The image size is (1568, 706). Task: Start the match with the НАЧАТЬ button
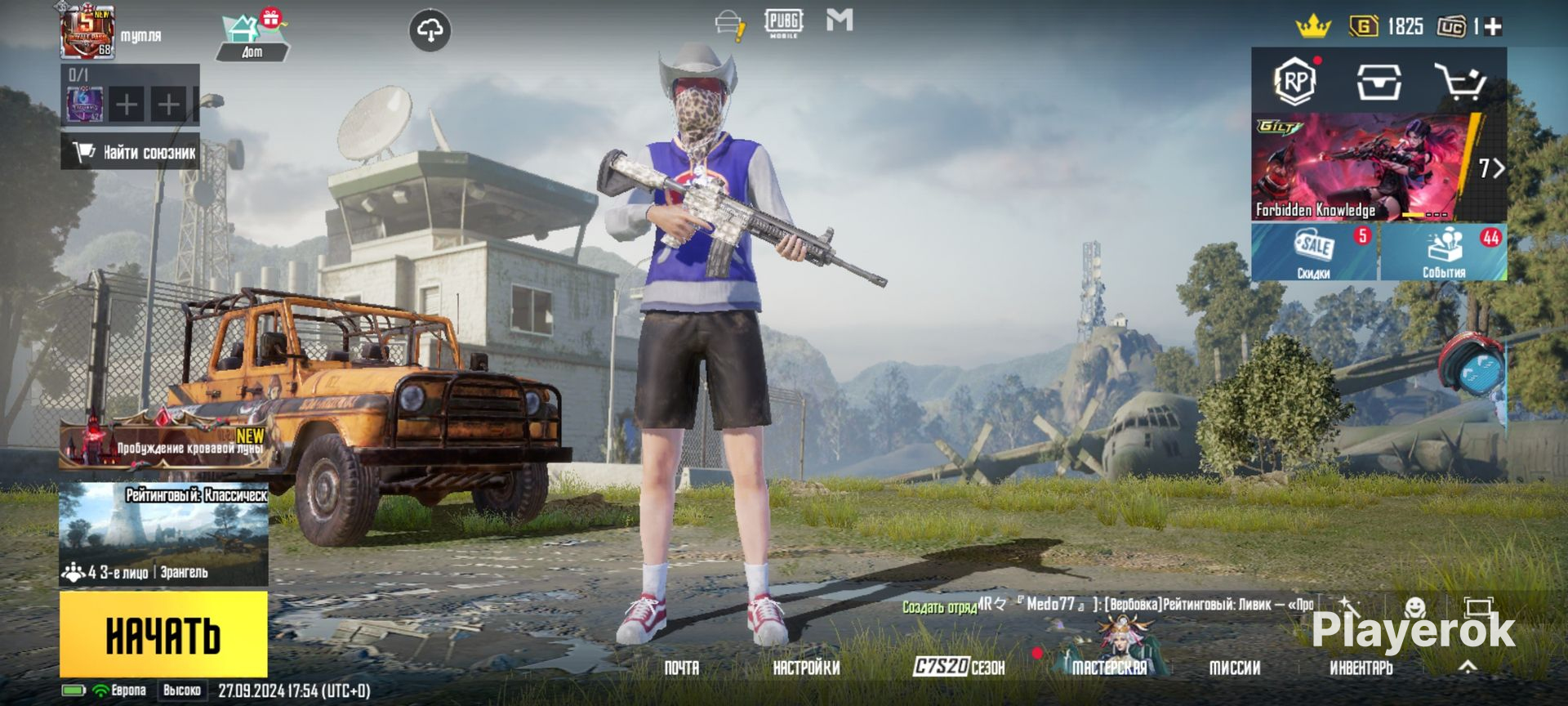[163, 634]
